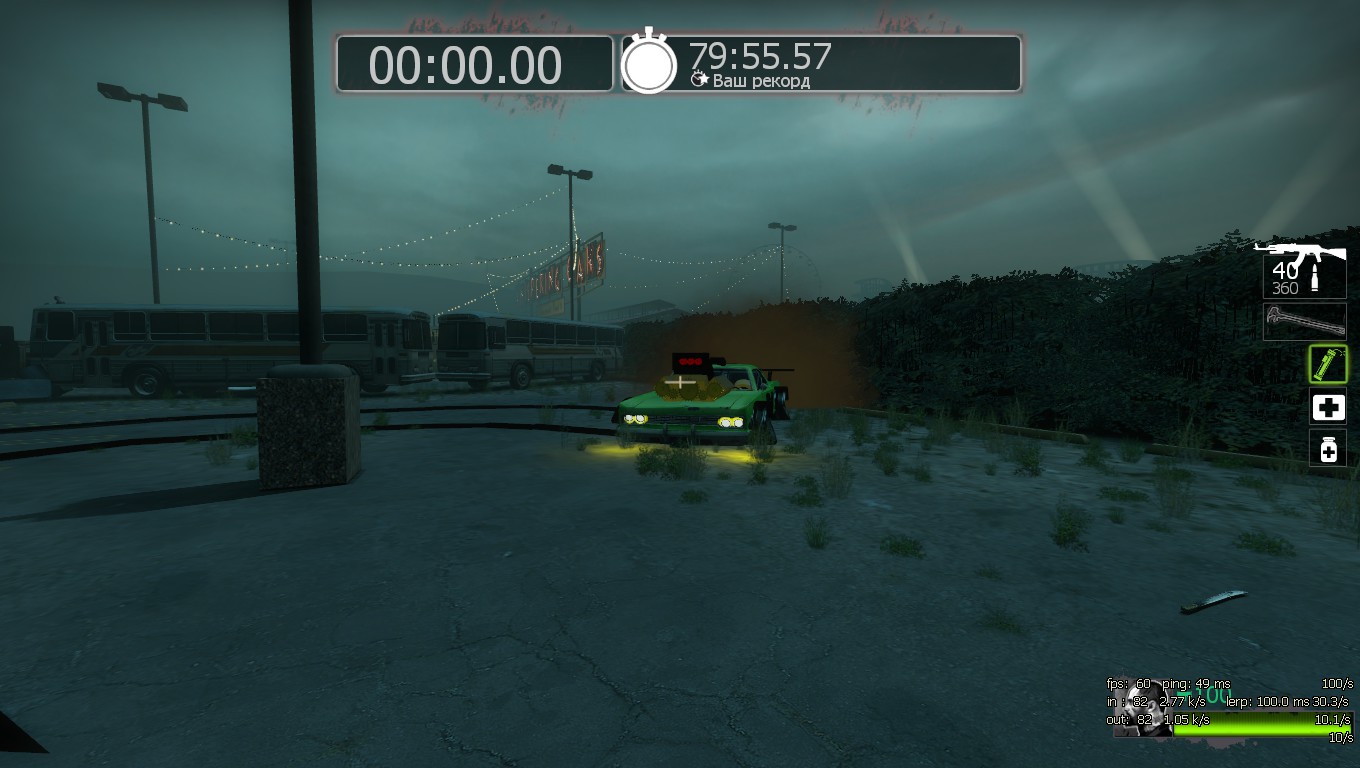Screen dimensions: 1360x768
Task: Click the survivor portrait by the health bar
Action: pos(1141,710)
